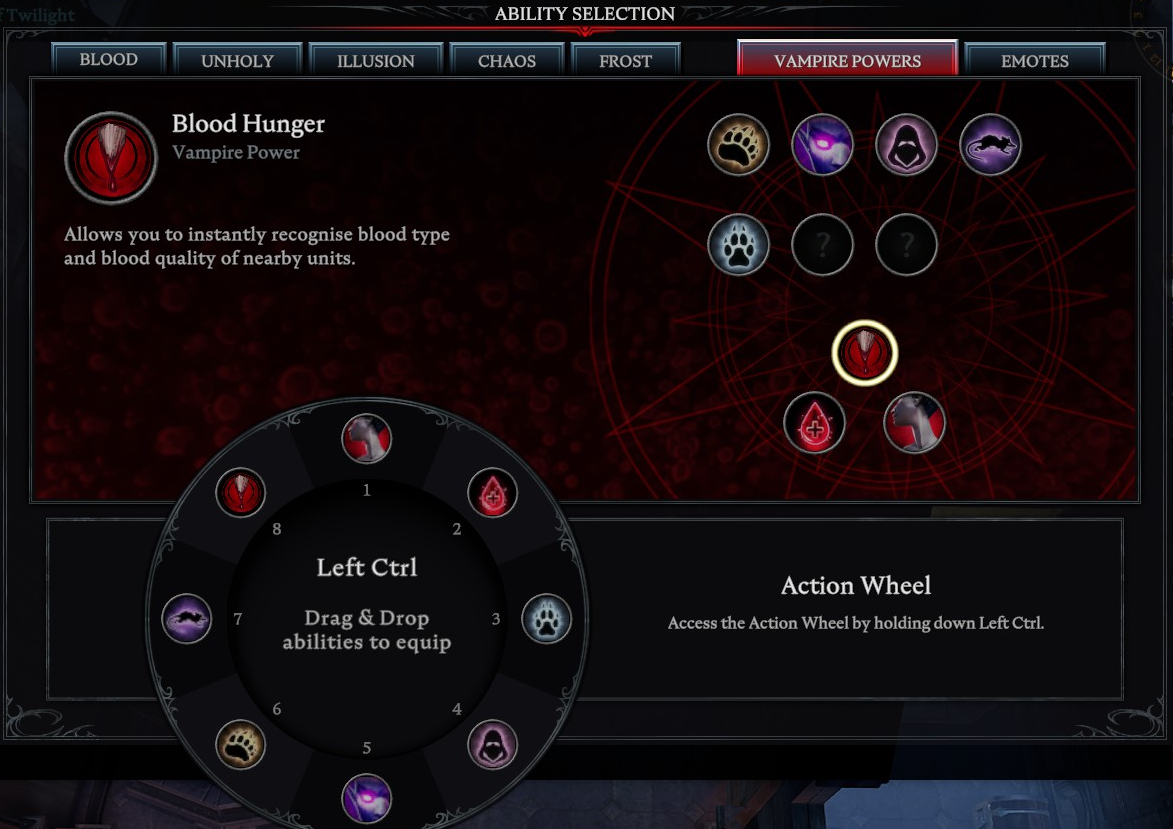Click action wheel slot 3 wolf paw
Image resolution: width=1173 pixels, height=829 pixels.
(546, 619)
